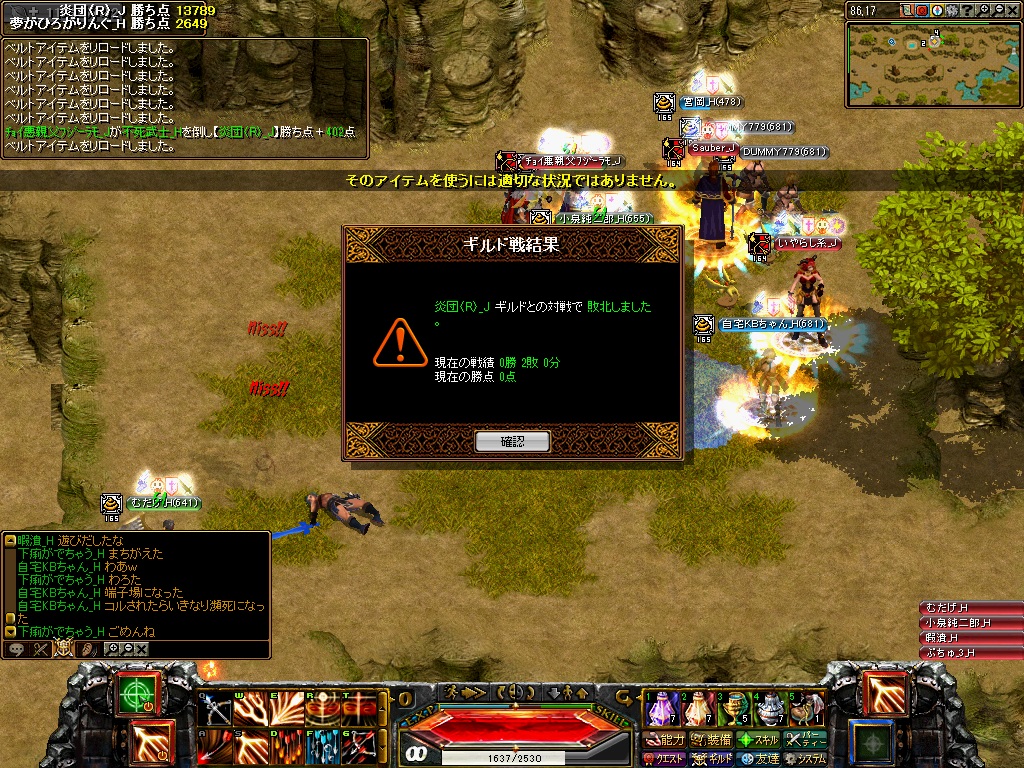Select party member むだげ_H in the list
The image size is (1024, 768).
point(969,608)
